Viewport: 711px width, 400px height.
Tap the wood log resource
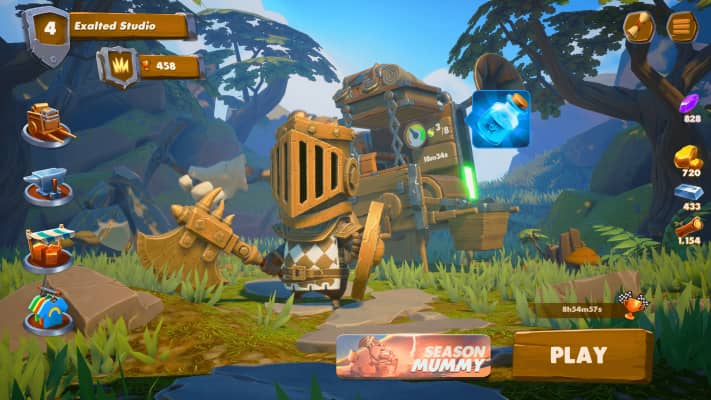[x=689, y=228]
